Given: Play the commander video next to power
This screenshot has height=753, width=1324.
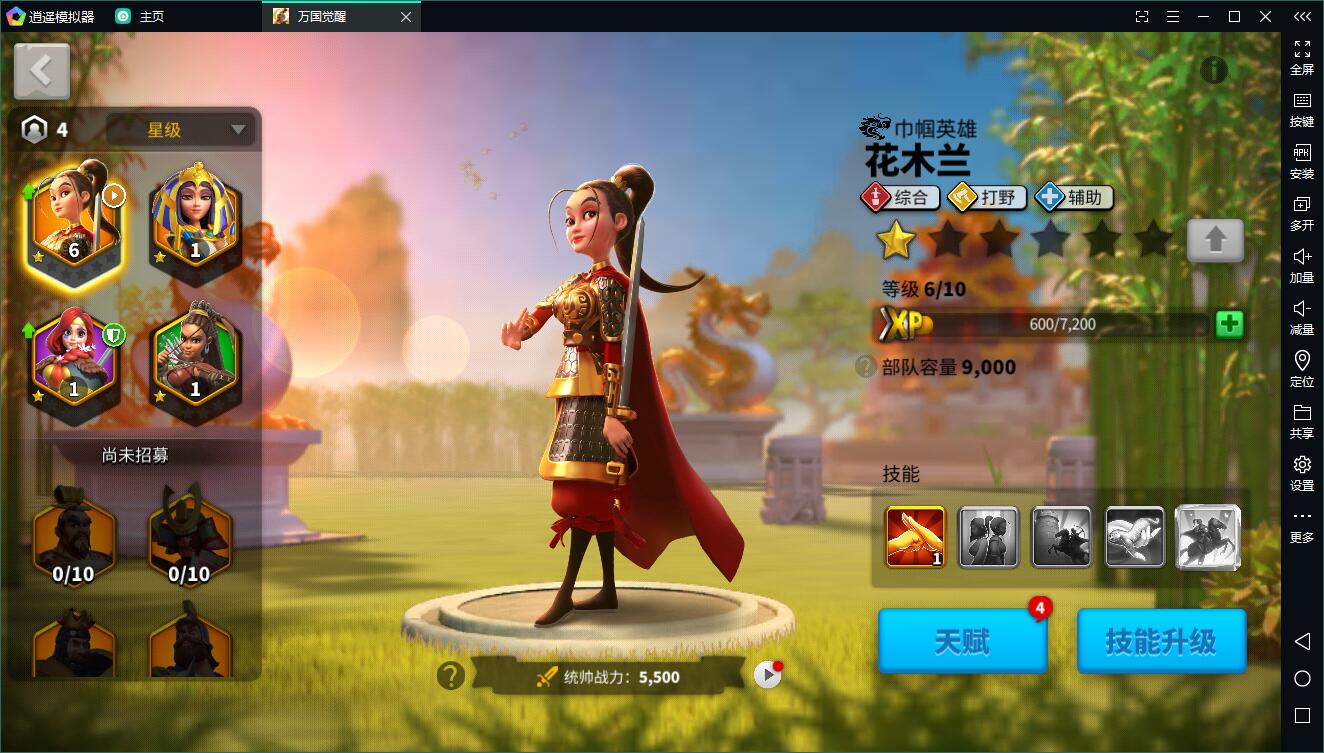Looking at the screenshot, I should 767,675.
